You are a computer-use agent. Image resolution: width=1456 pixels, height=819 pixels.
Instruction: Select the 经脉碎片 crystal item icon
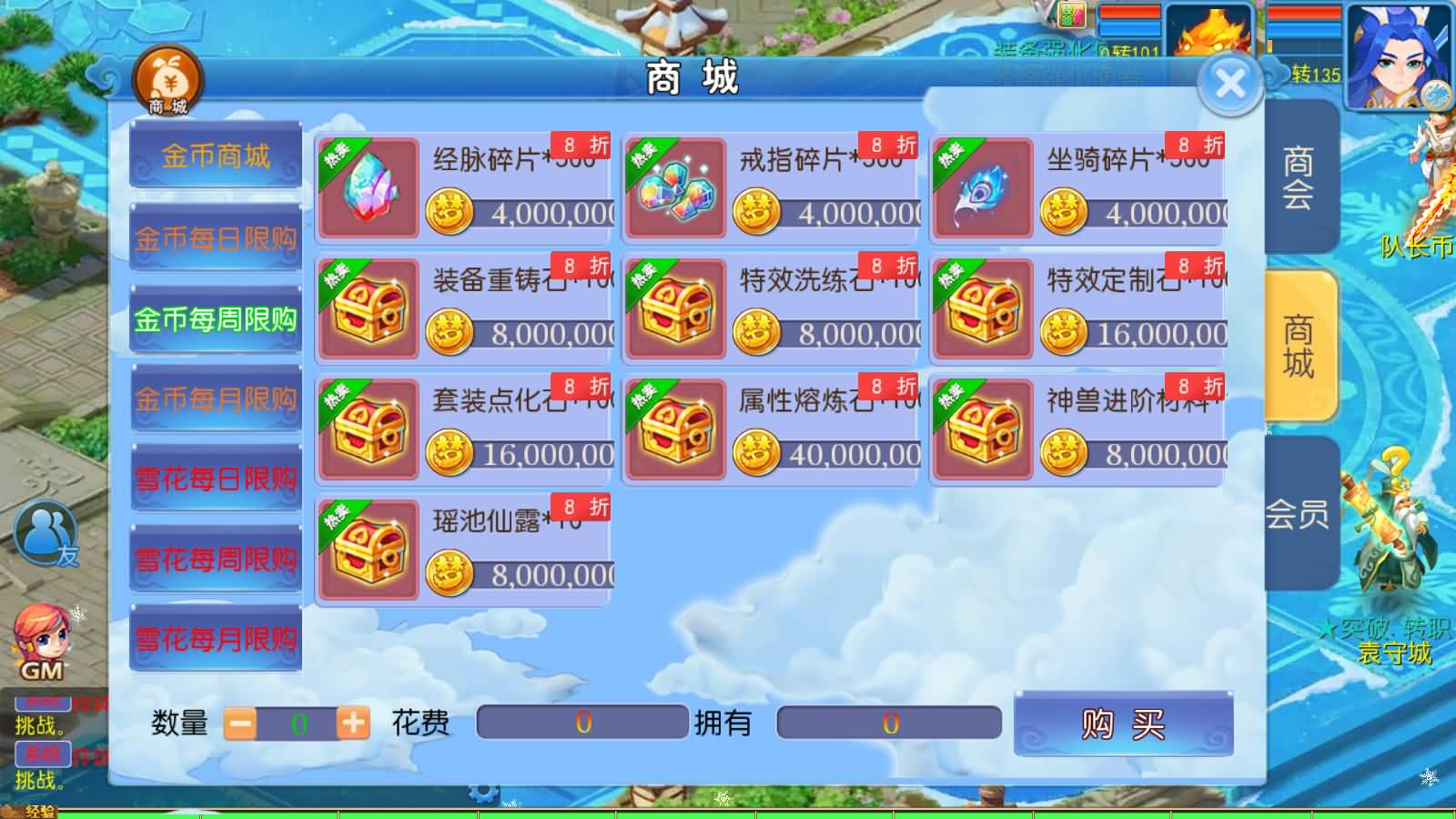pyautogui.click(x=369, y=188)
